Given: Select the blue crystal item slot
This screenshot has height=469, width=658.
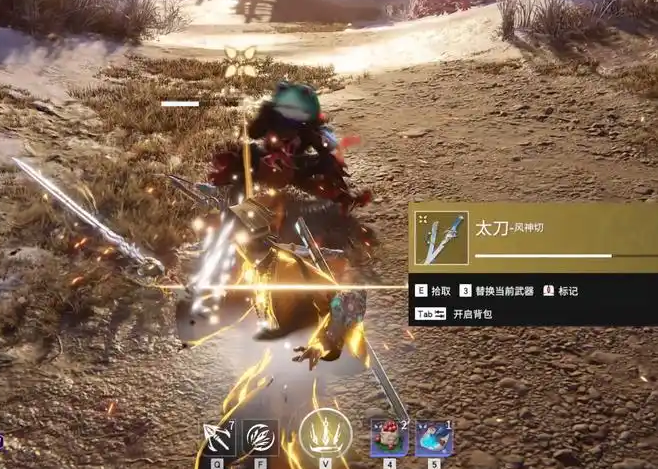Looking at the screenshot, I should click(434, 438).
